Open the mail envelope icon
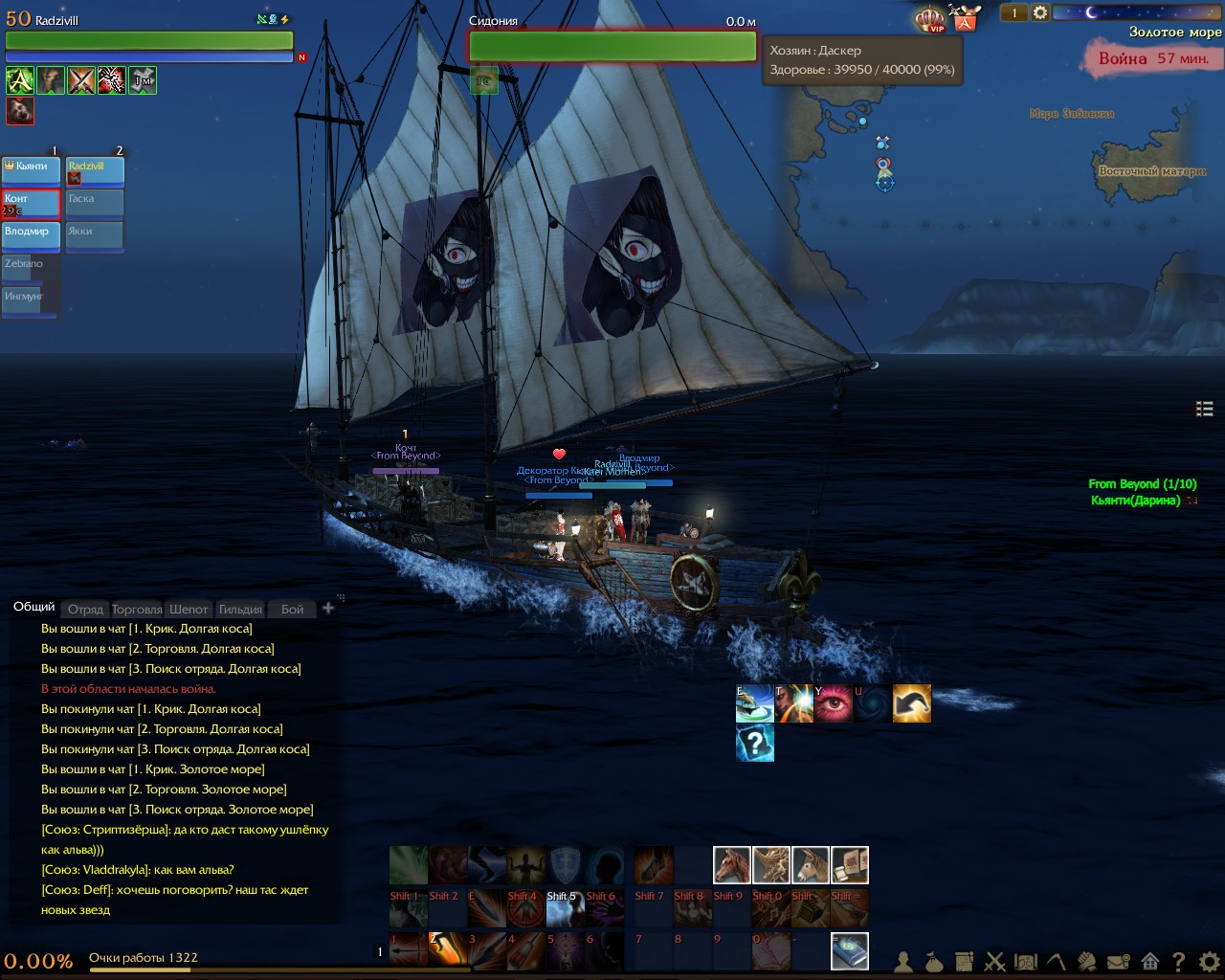Image resolution: width=1225 pixels, height=980 pixels. pos(1119,962)
